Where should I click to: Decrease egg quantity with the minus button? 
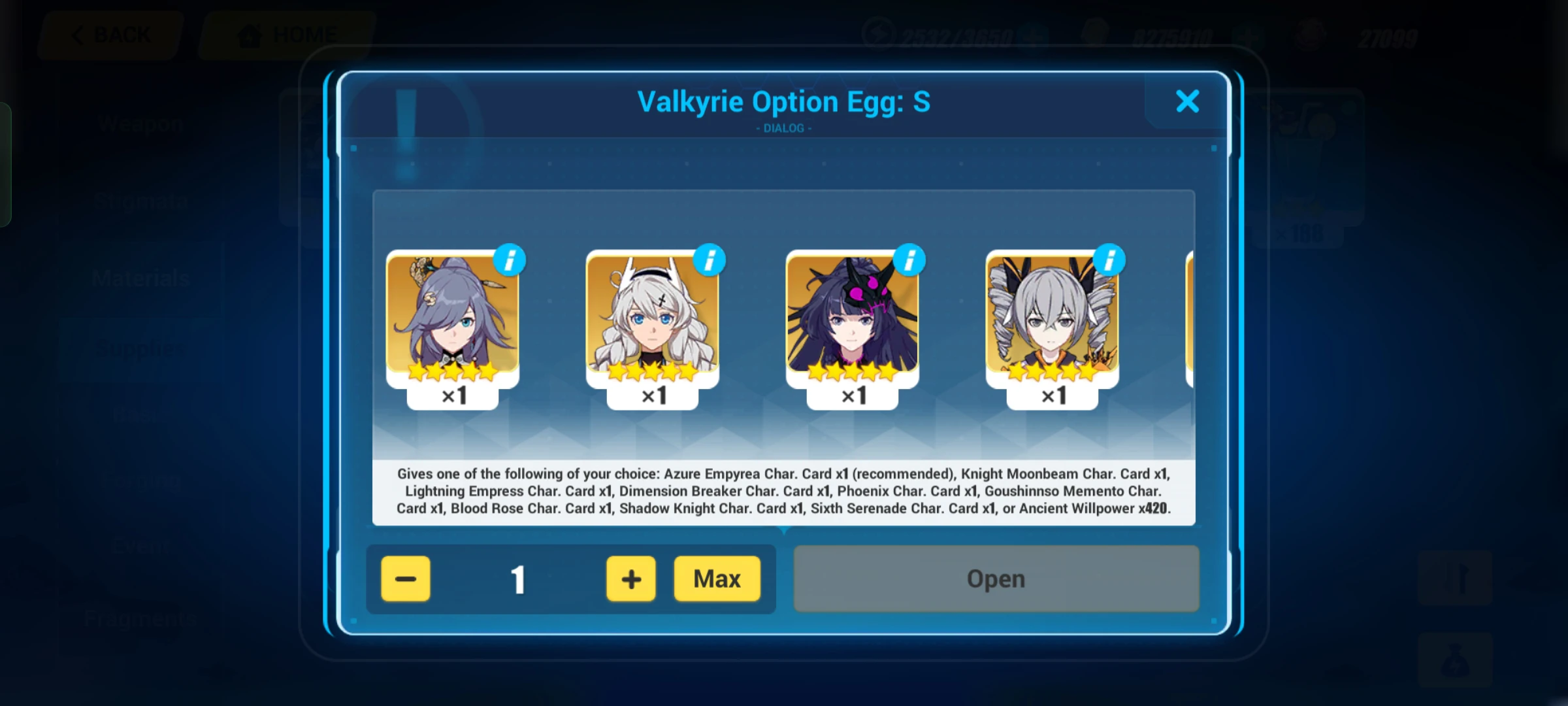pos(405,578)
